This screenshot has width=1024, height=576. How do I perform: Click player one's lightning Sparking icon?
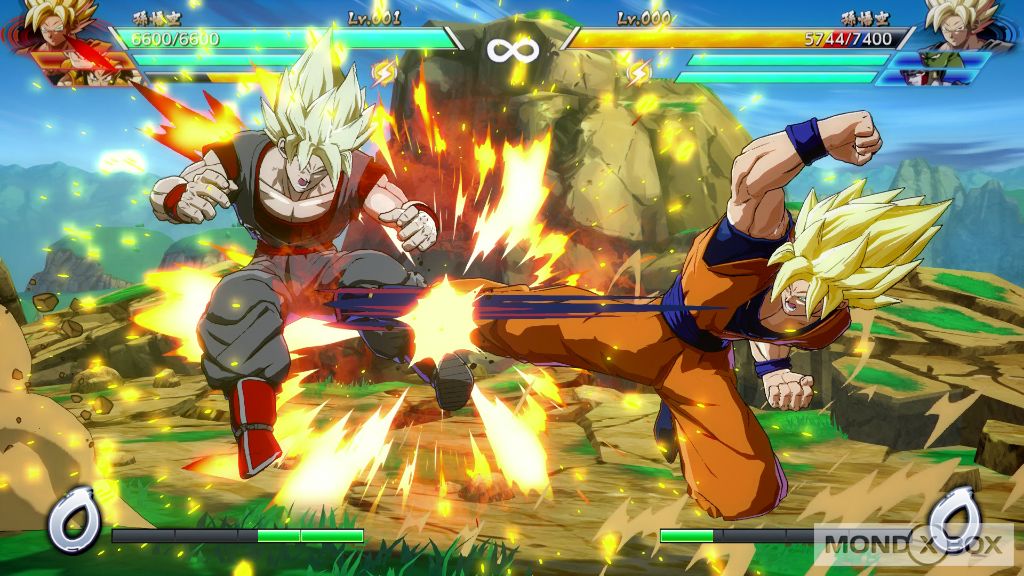click(384, 71)
